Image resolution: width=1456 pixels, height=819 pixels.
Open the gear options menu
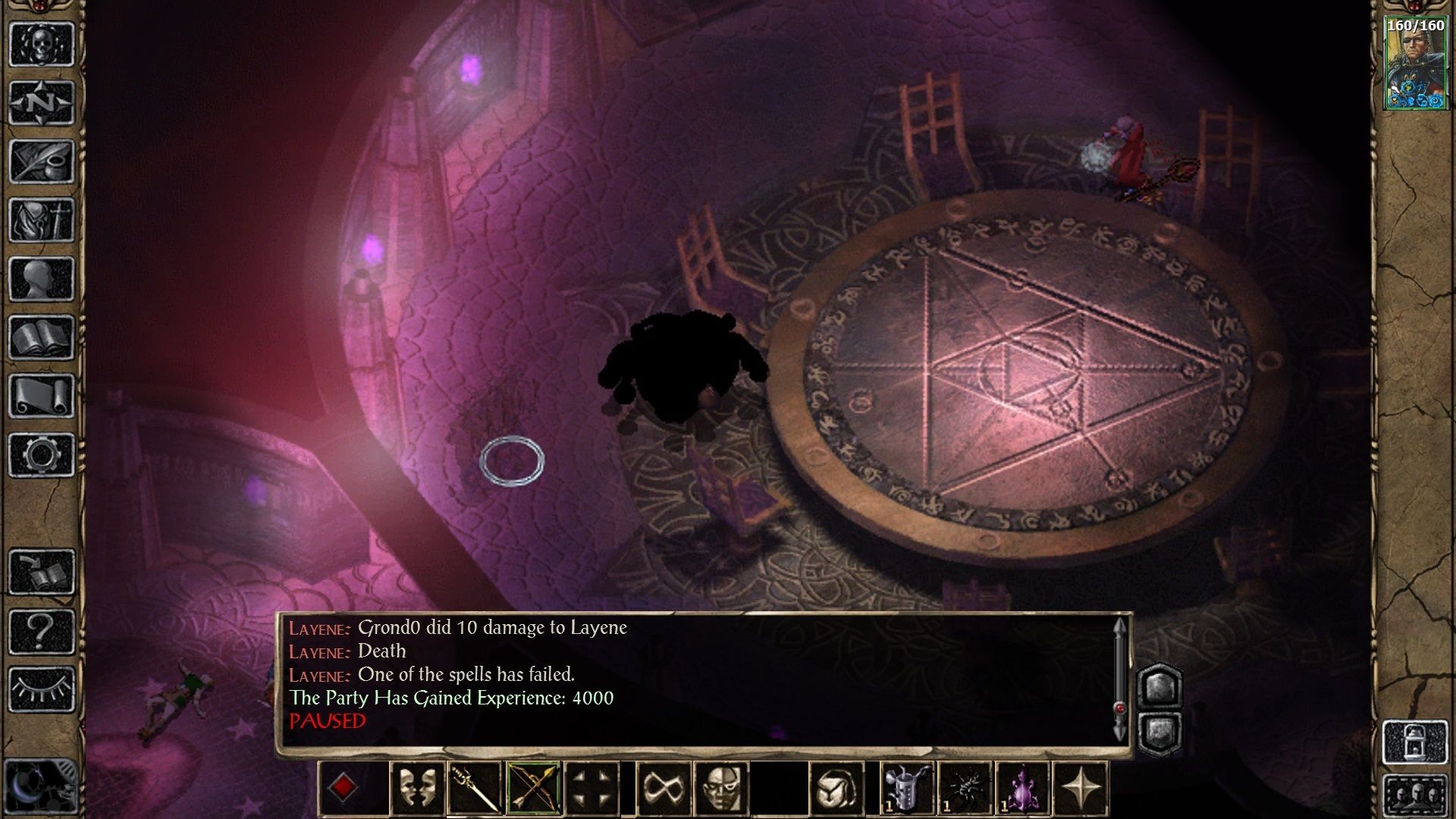click(42, 455)
